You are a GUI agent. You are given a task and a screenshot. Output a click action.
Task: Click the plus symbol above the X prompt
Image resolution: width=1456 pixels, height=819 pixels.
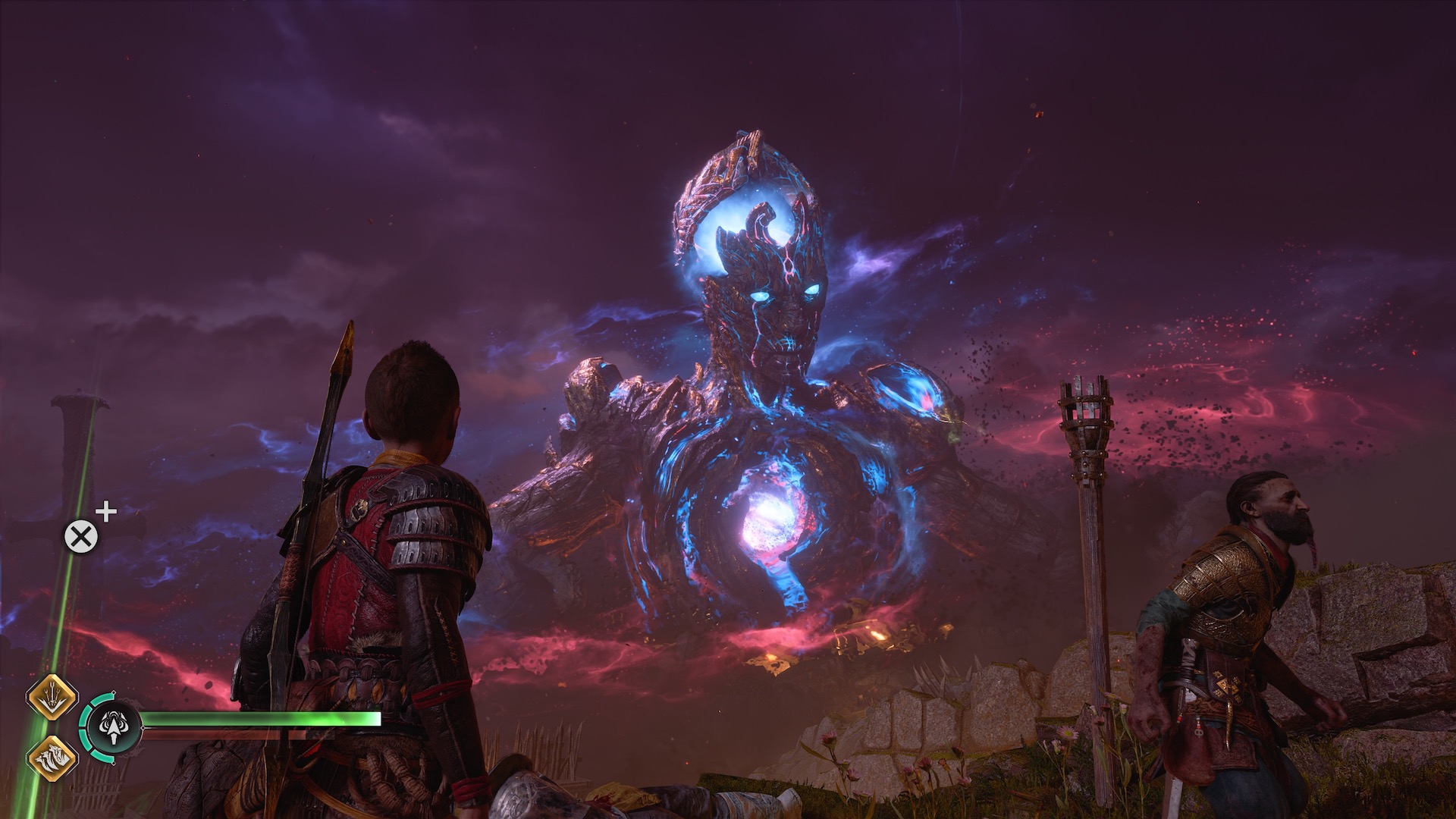pyautogui.click(x=106, y=512)
